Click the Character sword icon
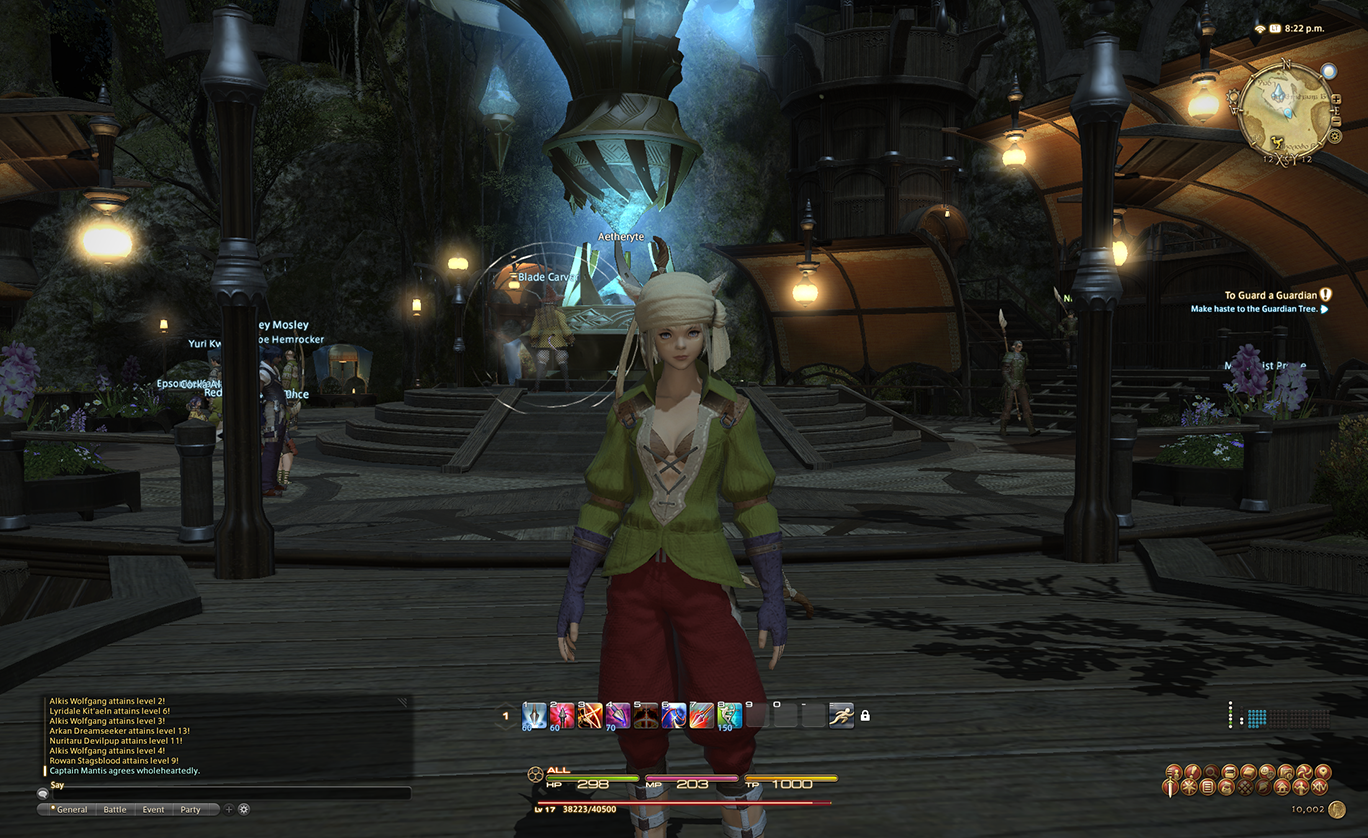This screenshot has width=1368, height=838. point(1170,787)
